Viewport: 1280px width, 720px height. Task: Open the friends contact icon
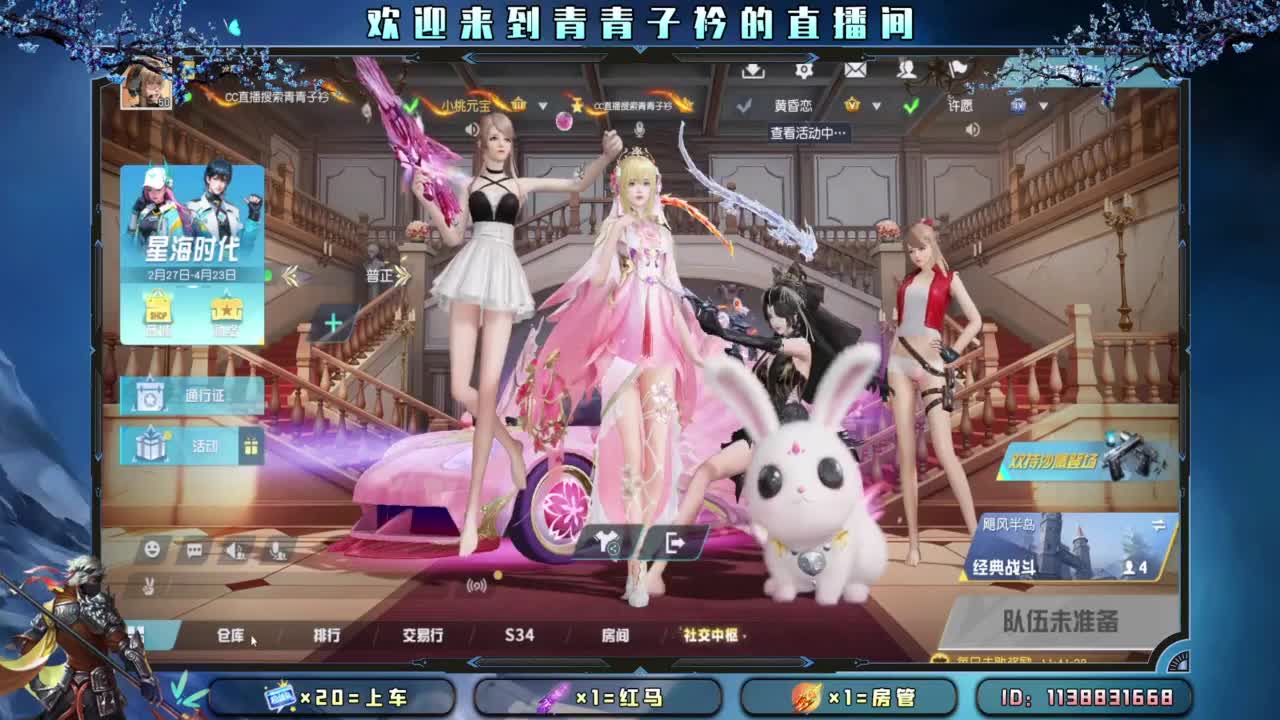click(x=906, y=72)
